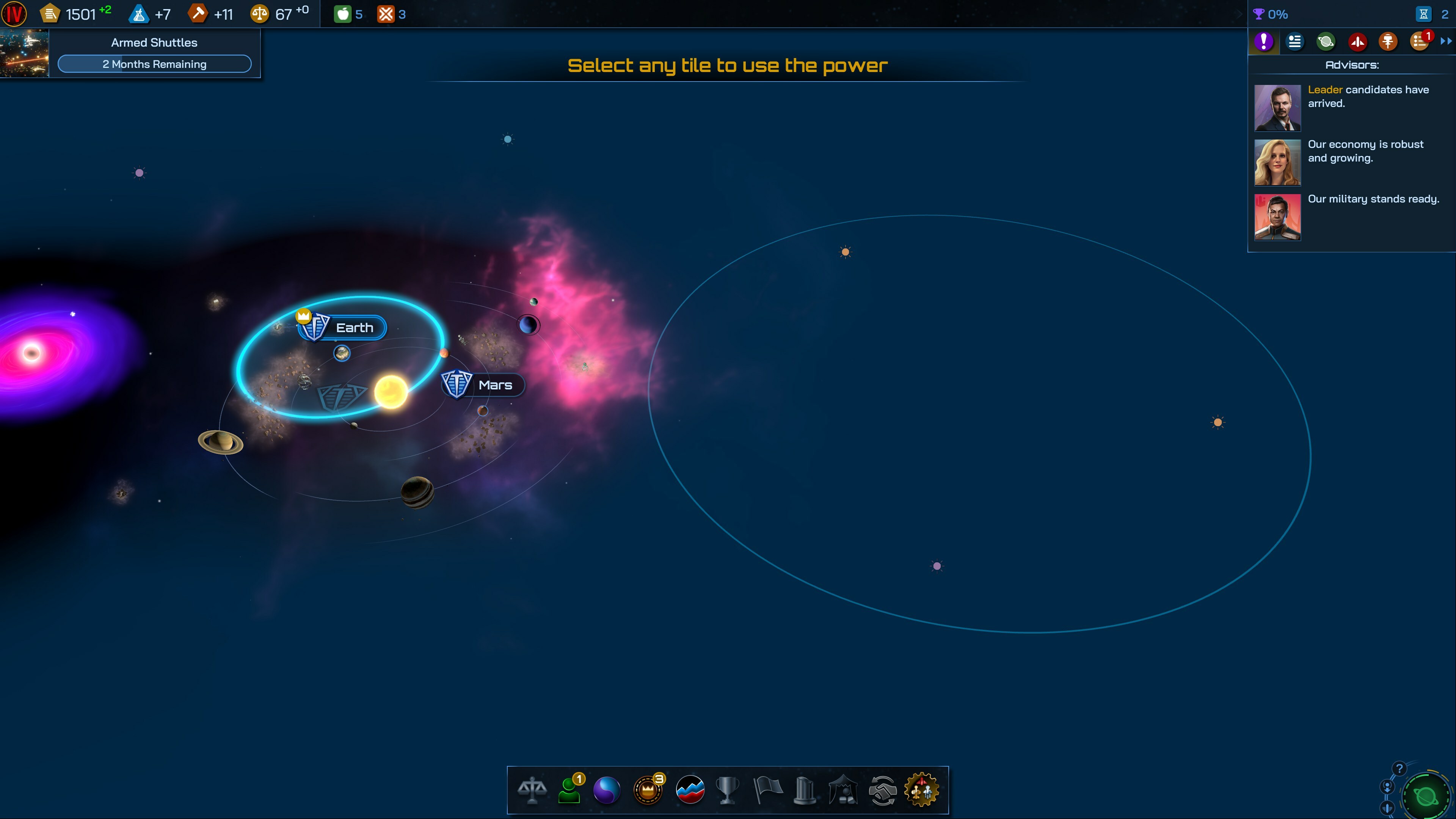1456x819 pixels.
Task: Switch to the orange starbase tab
Action: point(1388,41)
